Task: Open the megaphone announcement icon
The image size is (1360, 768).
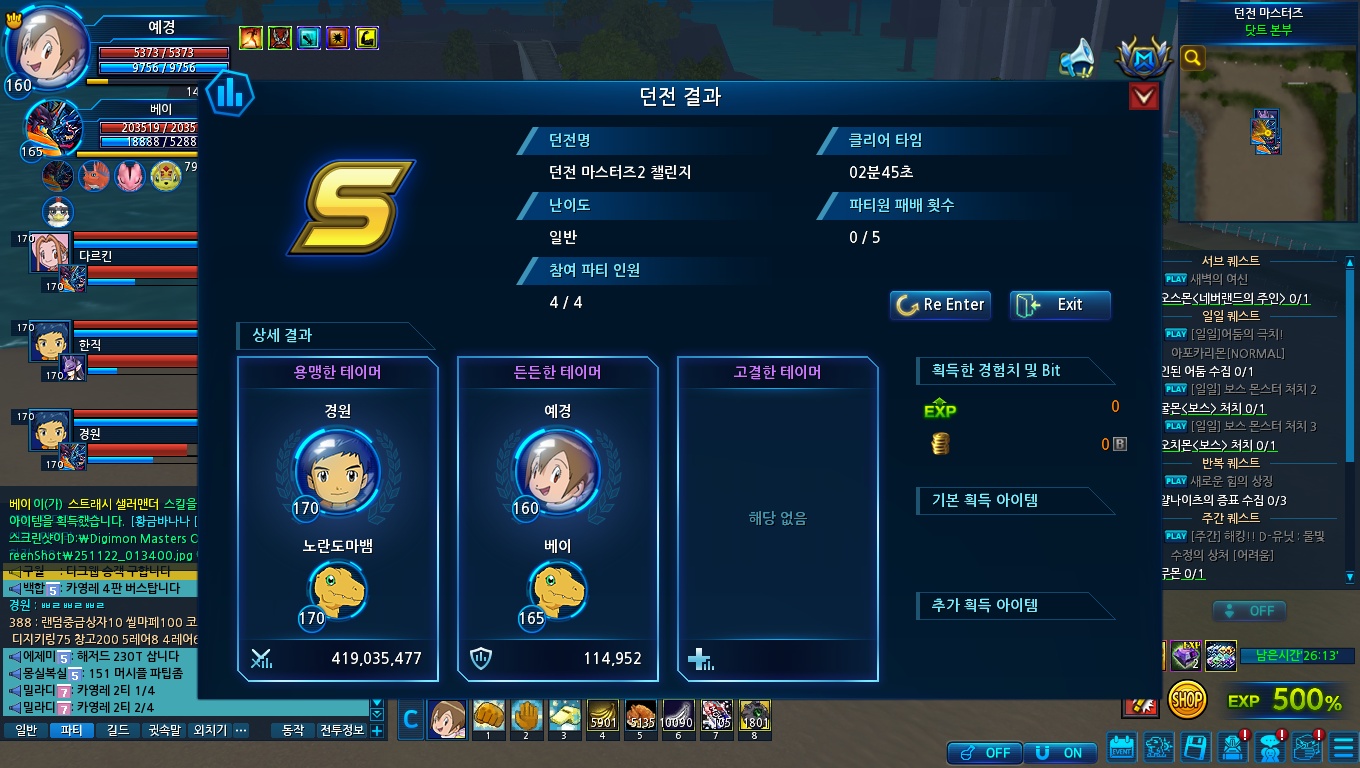Action: pos(1078,59)
